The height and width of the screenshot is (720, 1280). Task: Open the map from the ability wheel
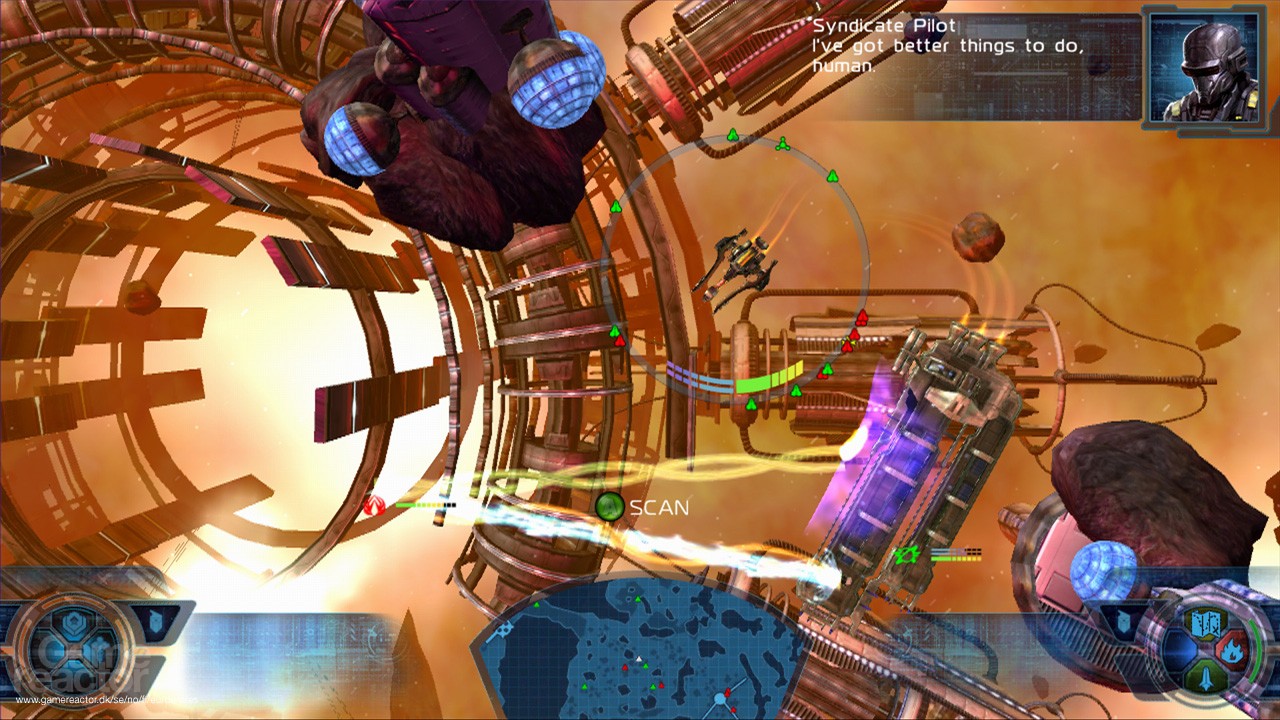pos(1204,625)
